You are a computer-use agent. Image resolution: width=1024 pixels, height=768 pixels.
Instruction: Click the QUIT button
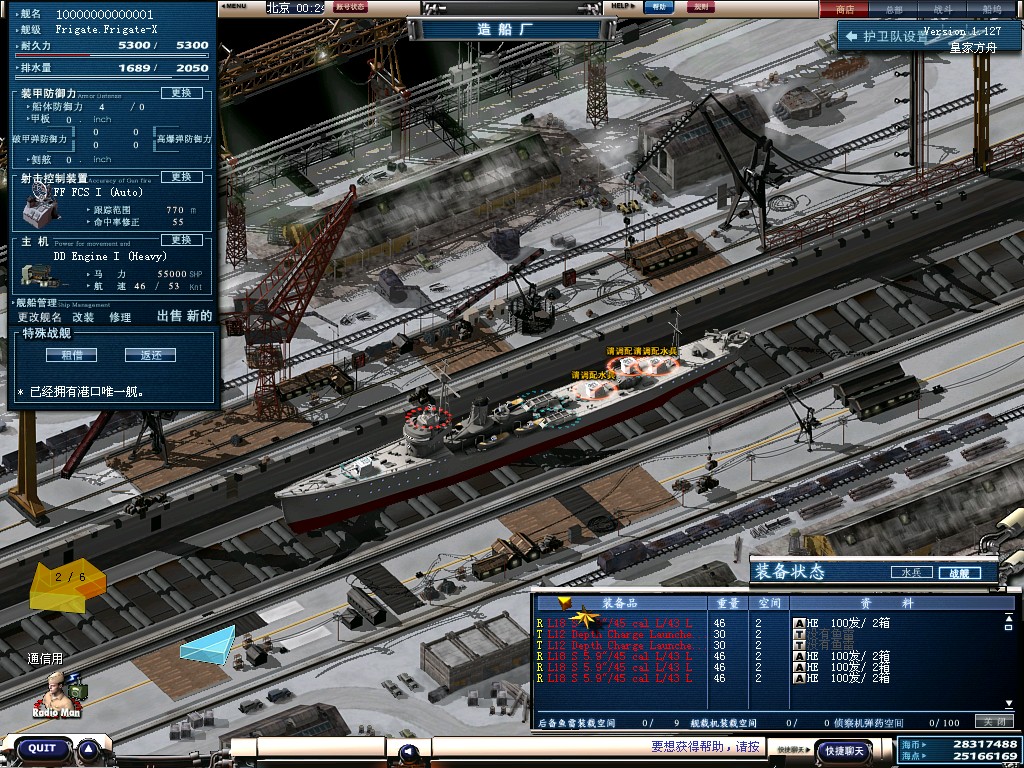click(42, 748)
